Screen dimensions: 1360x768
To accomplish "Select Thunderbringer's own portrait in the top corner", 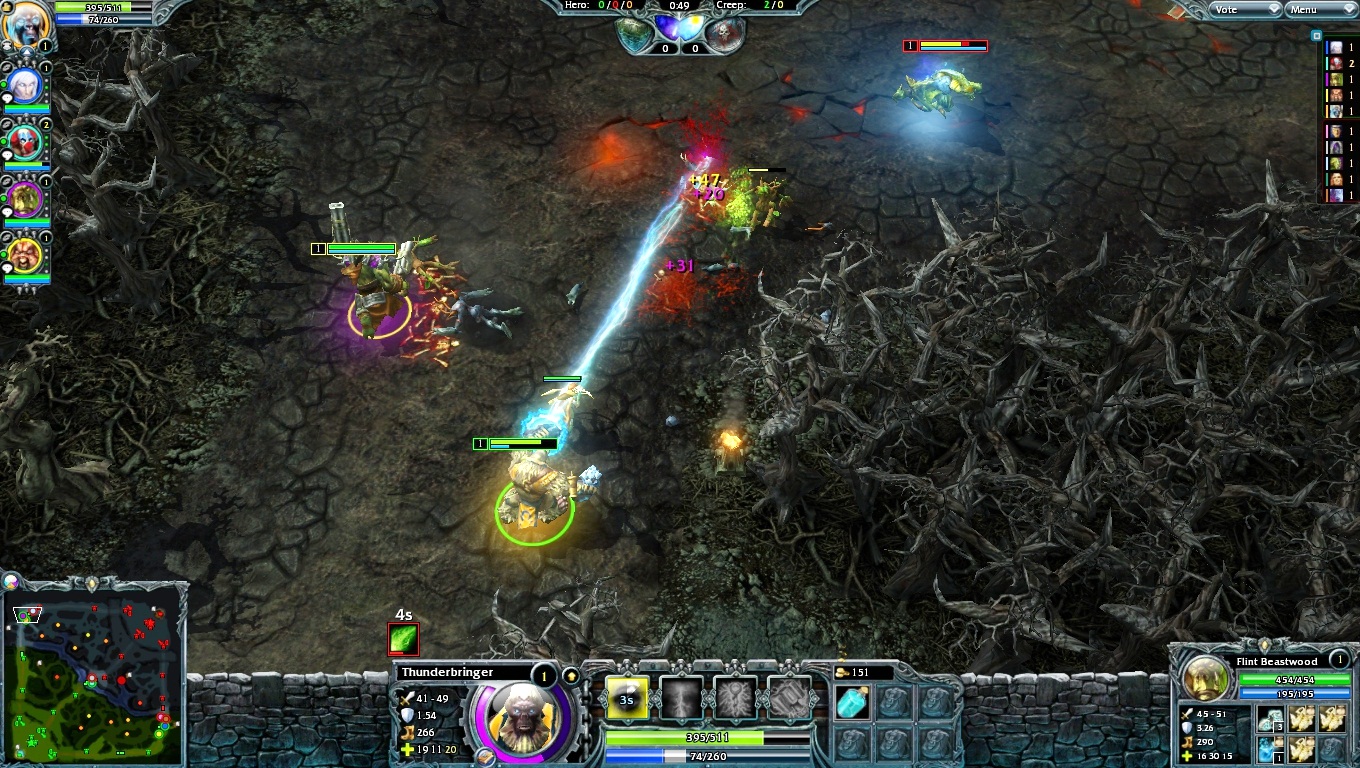I will click(x=24, y=24).
